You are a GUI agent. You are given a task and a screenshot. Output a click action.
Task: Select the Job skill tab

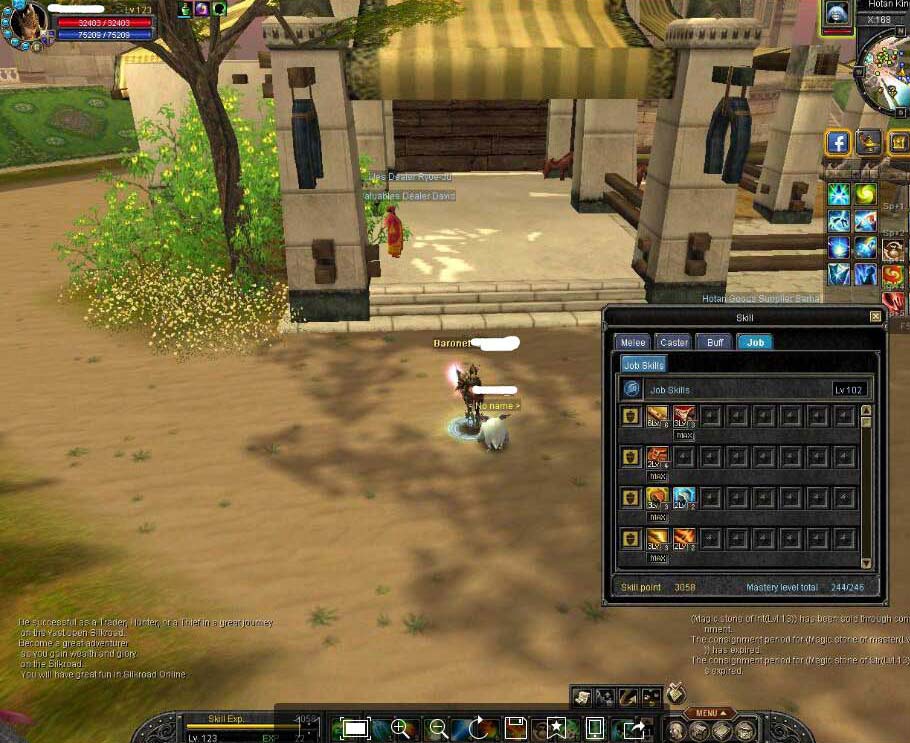(x=755, y=342)
